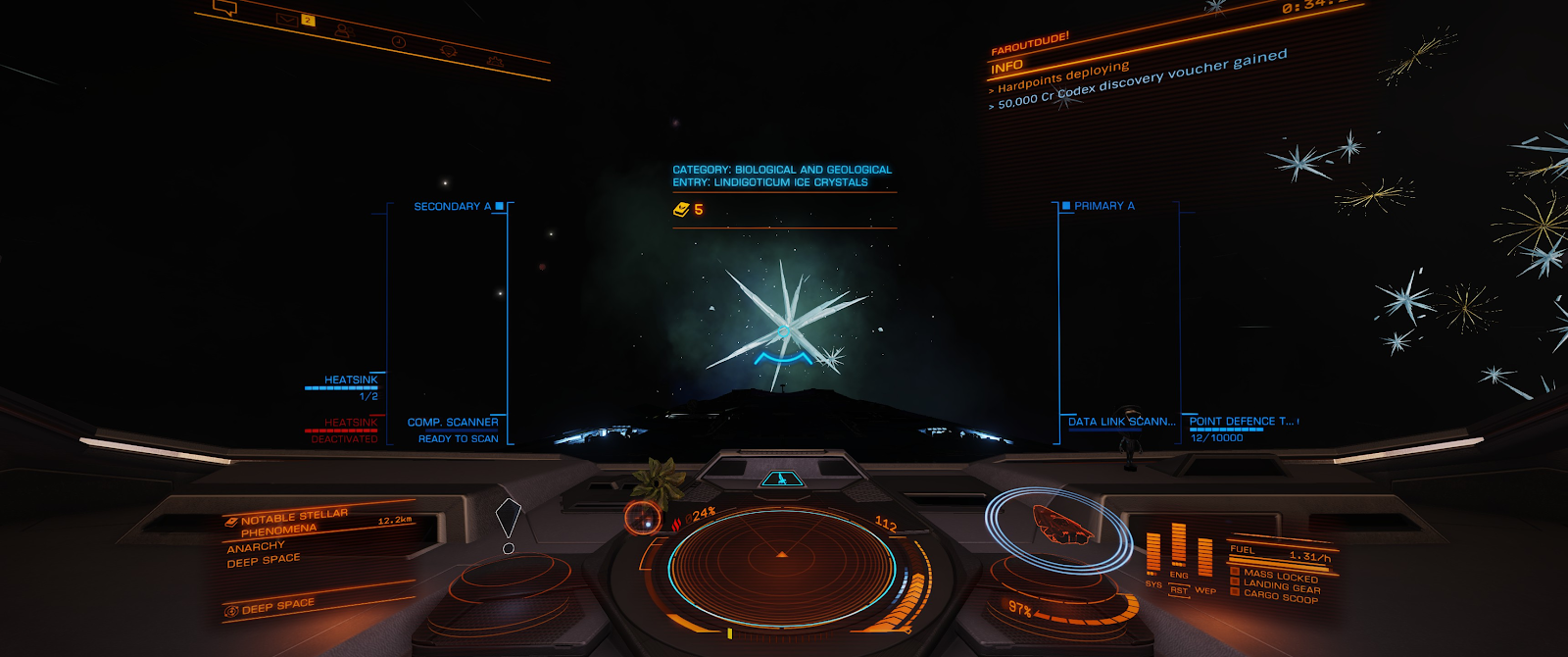The height and width of the screenshot is (657, 1568).
Task: Click the RST power distributor reset
Action: [x=1178, y=590]
